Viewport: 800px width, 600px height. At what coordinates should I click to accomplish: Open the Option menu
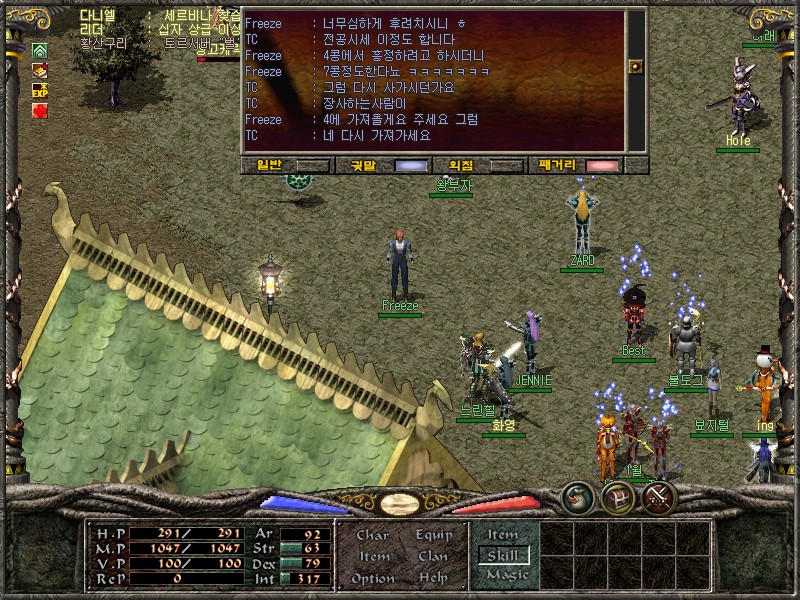372,578
